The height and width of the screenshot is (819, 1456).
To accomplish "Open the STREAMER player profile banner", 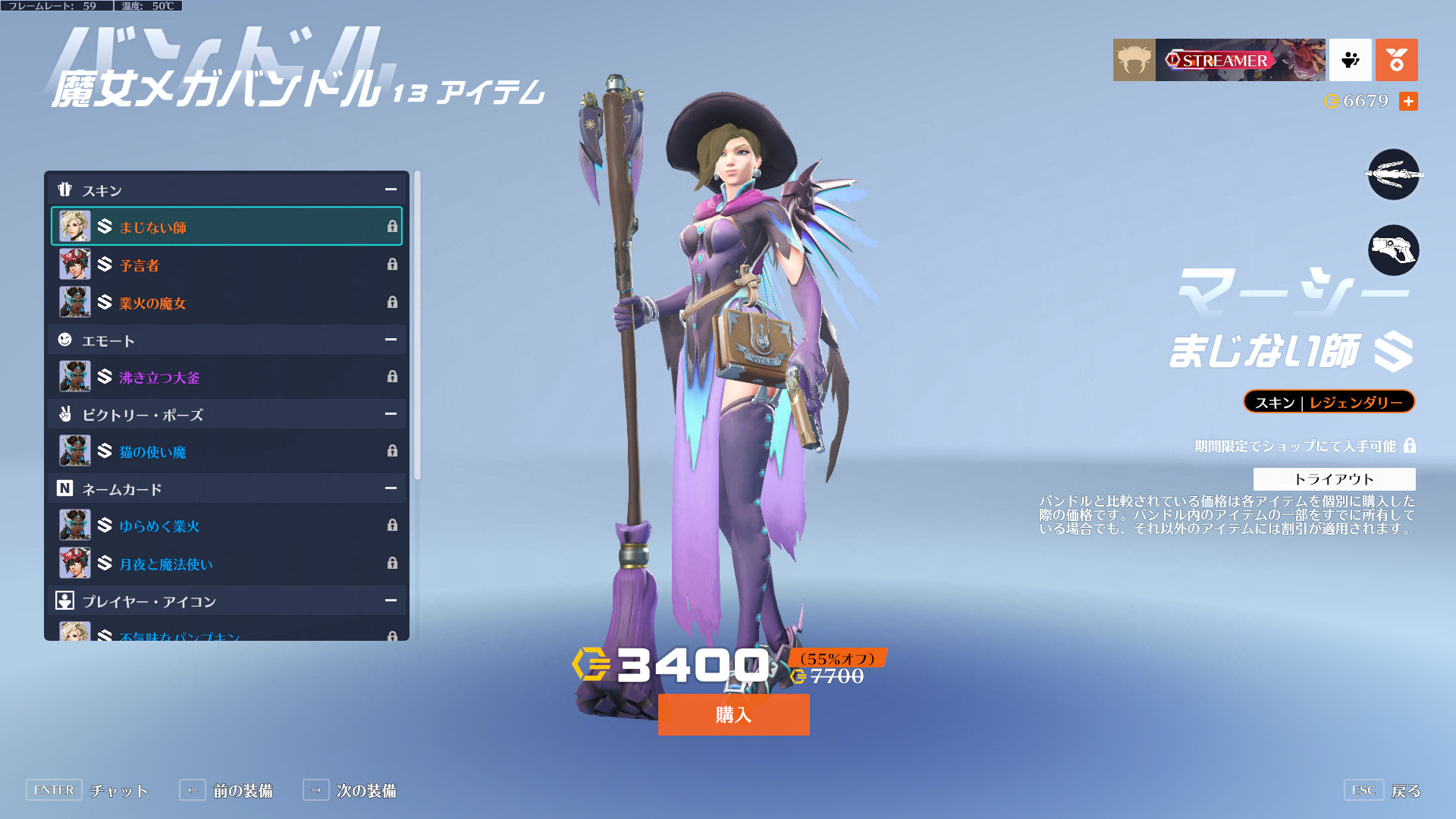I will pyautogui.click(x=1239, y=60).
